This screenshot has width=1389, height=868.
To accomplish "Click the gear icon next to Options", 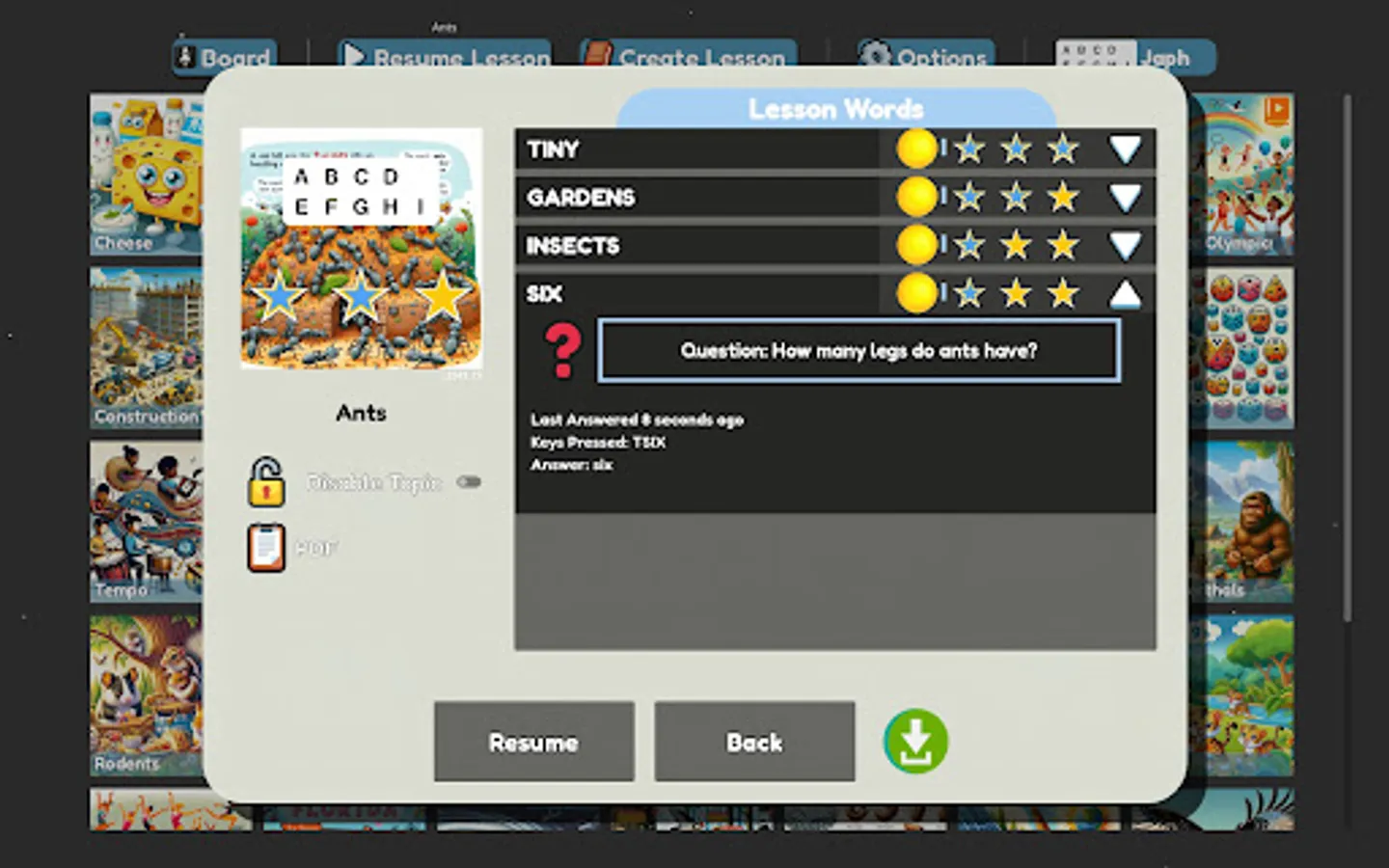I will pyautogui.click(x=878, y=57).
